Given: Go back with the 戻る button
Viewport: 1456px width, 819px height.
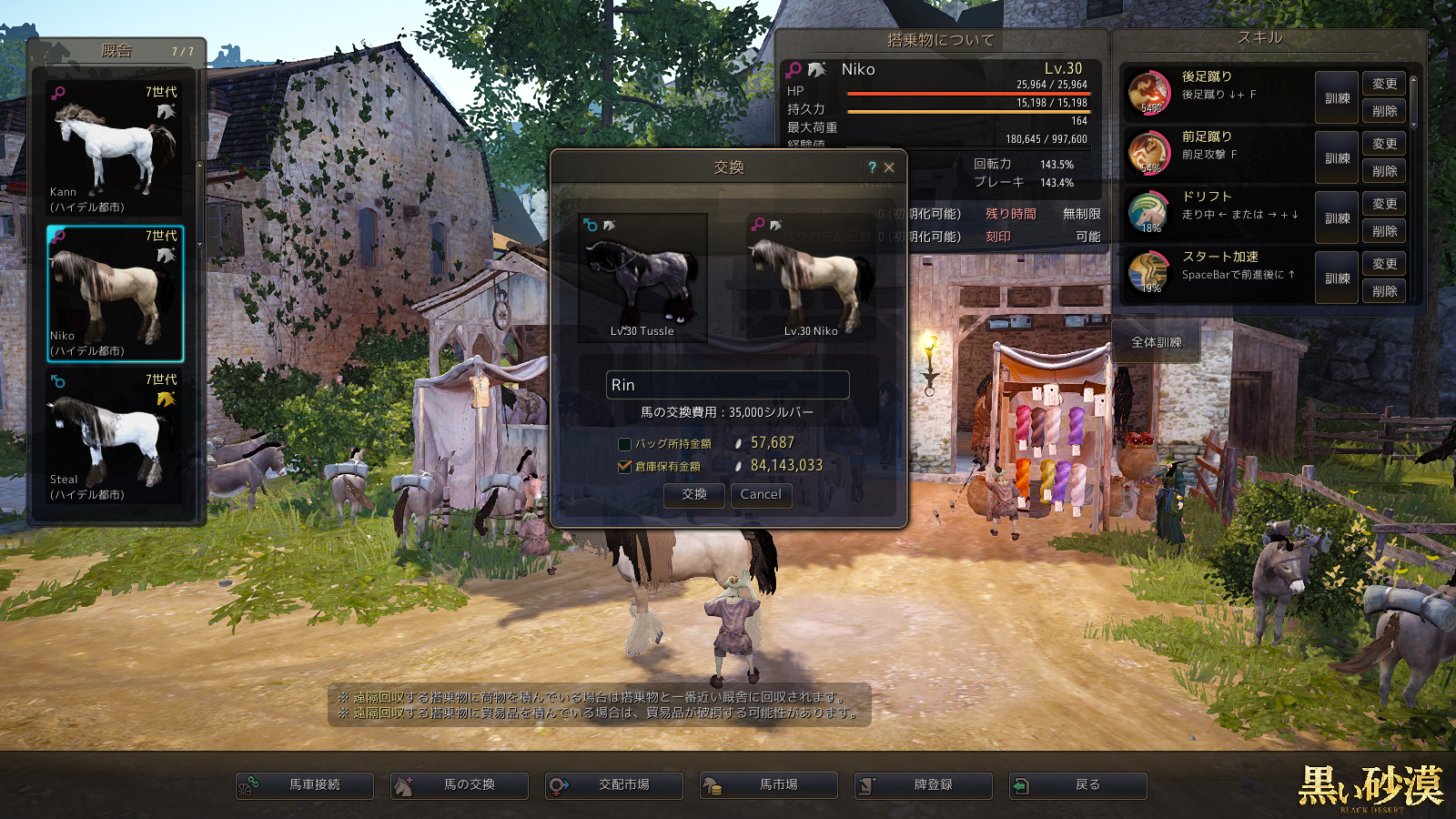Looking at the screenshot, I should 1078,785.
